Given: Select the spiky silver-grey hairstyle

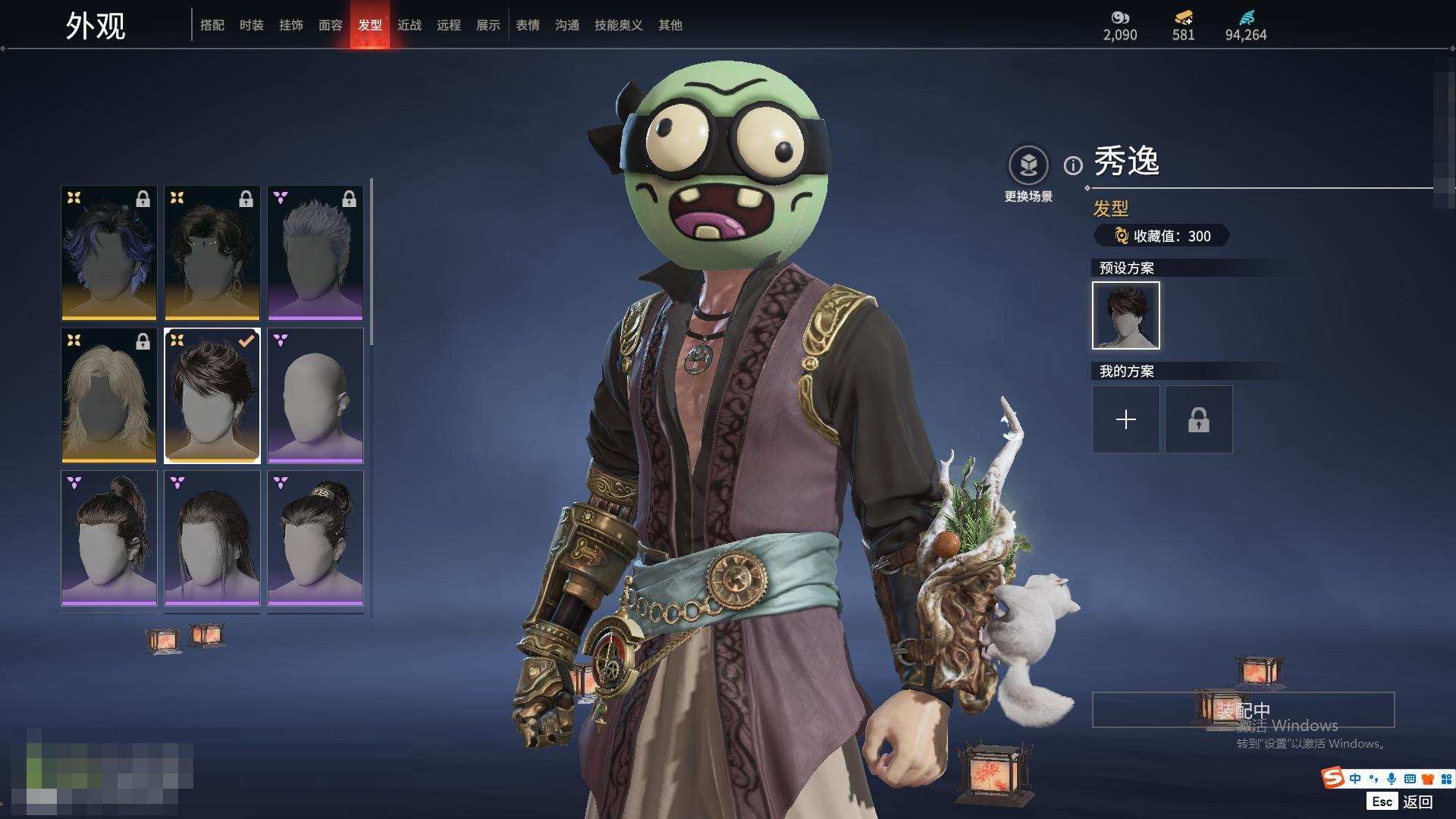Looking at the screenshot, I should (x=315, y=253).
